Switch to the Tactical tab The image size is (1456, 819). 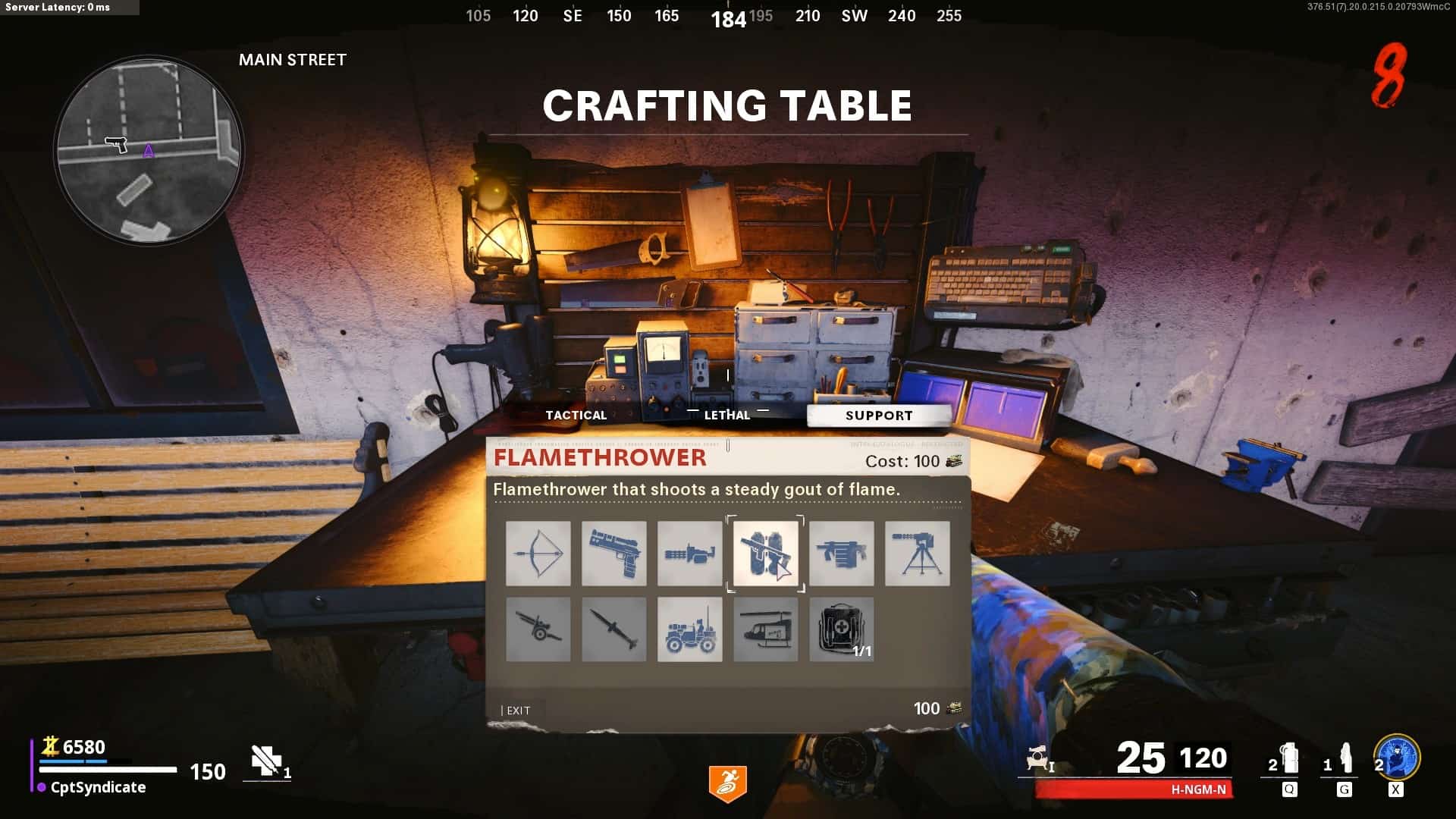click(576, 415)
